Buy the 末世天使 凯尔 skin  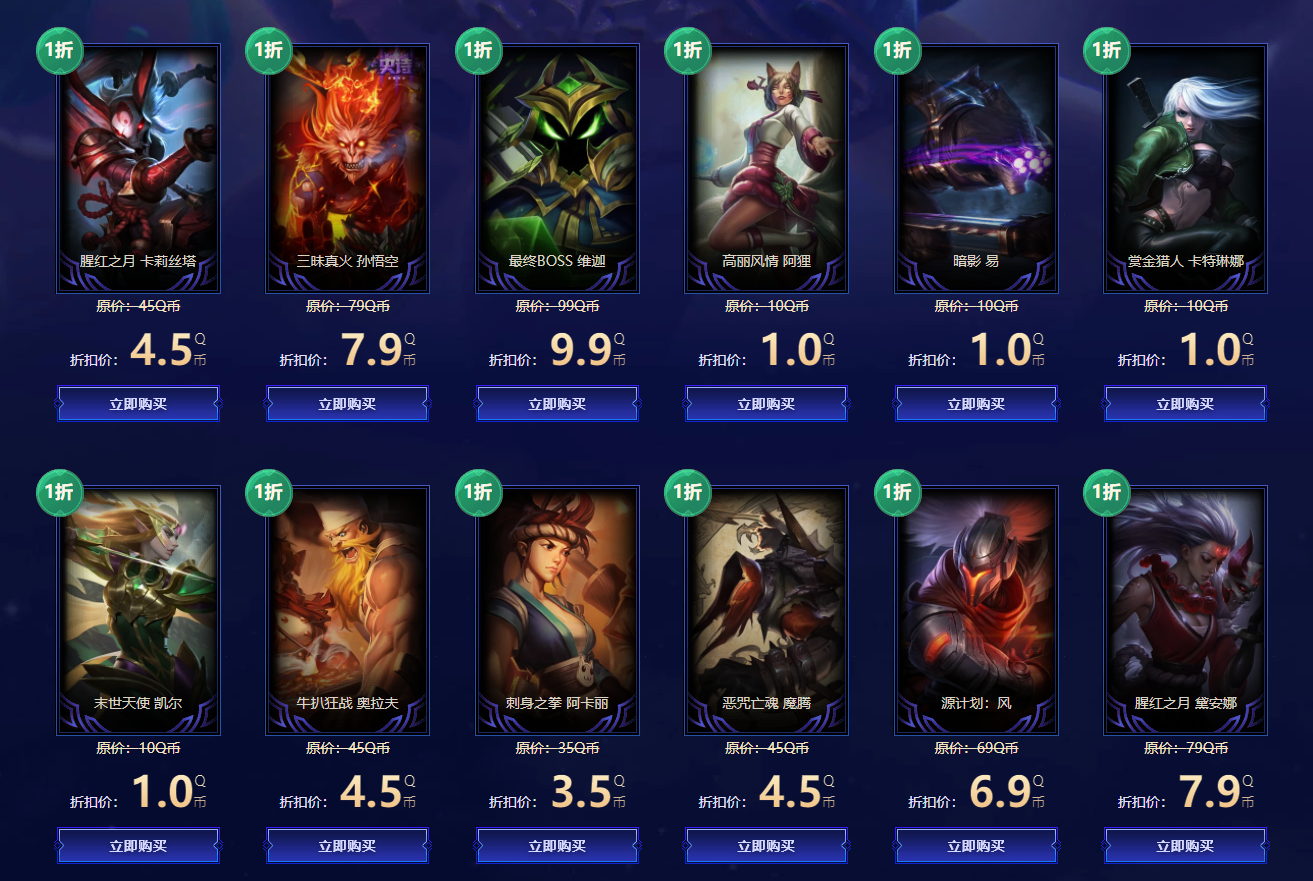click(138, 846)
